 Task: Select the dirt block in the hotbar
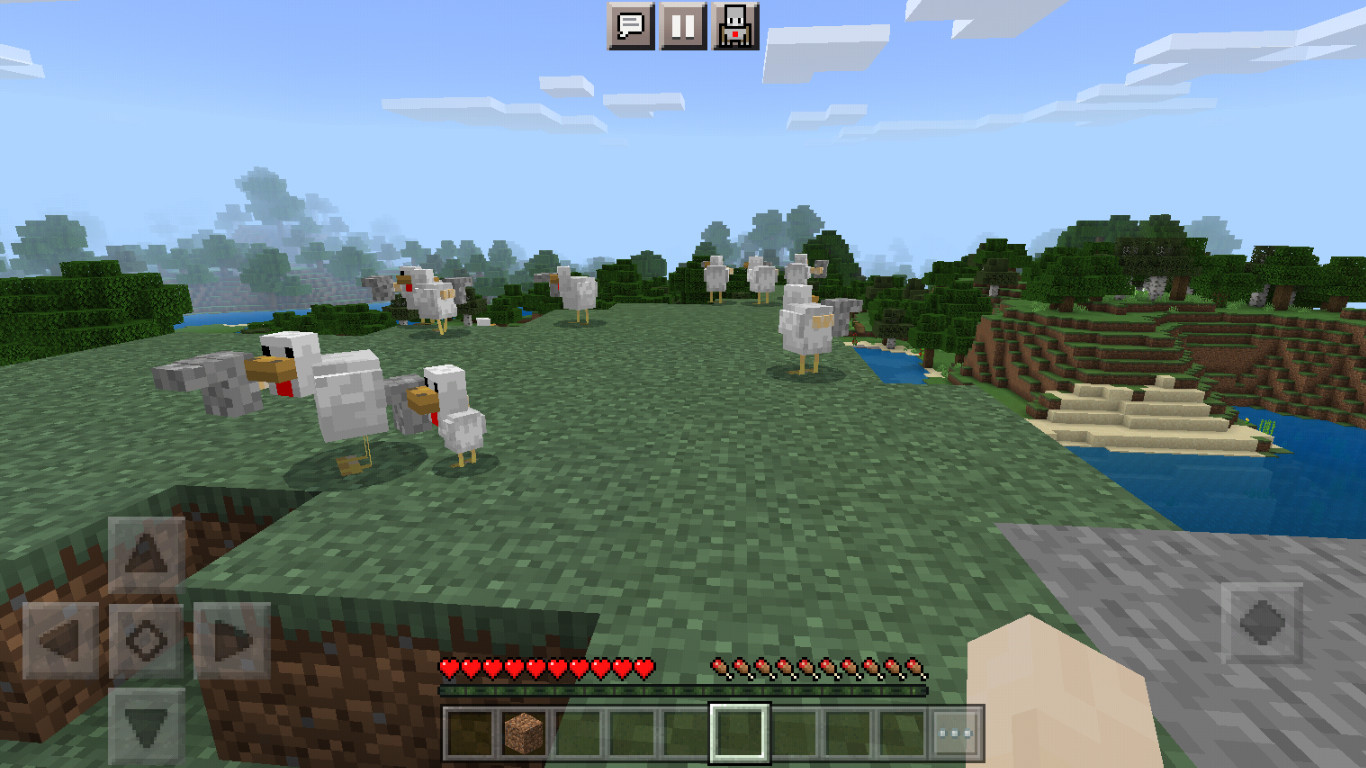tap(522, 732)
